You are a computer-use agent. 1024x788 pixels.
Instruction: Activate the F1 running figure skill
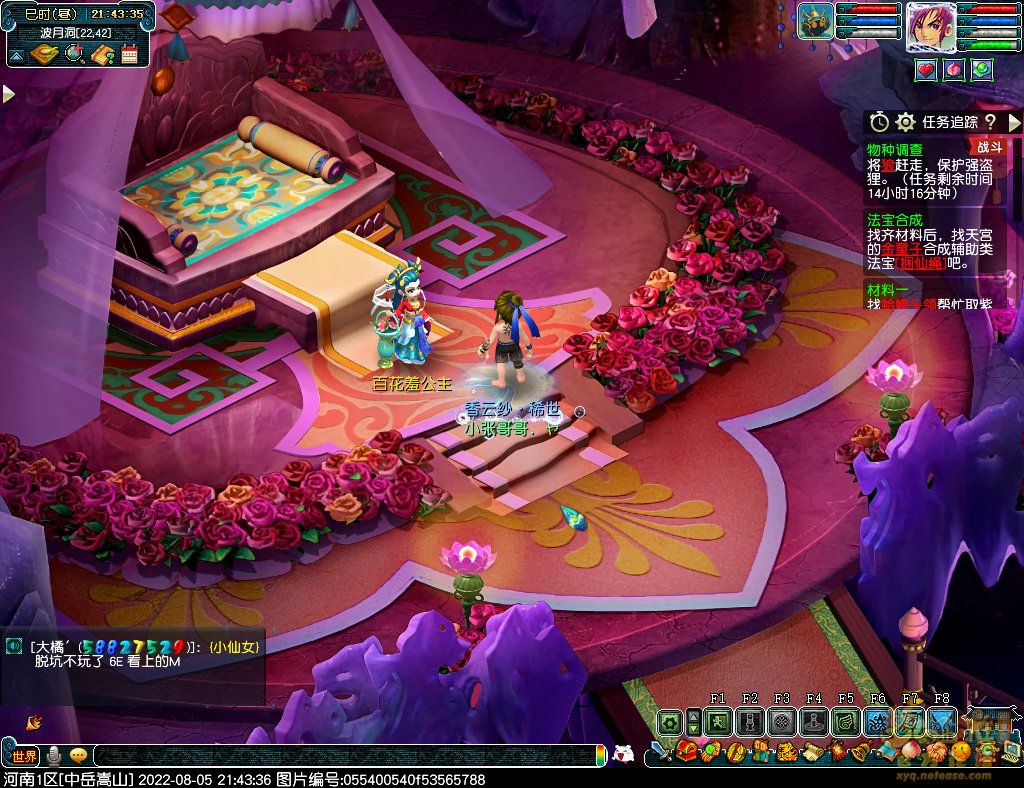coord(718,722)
